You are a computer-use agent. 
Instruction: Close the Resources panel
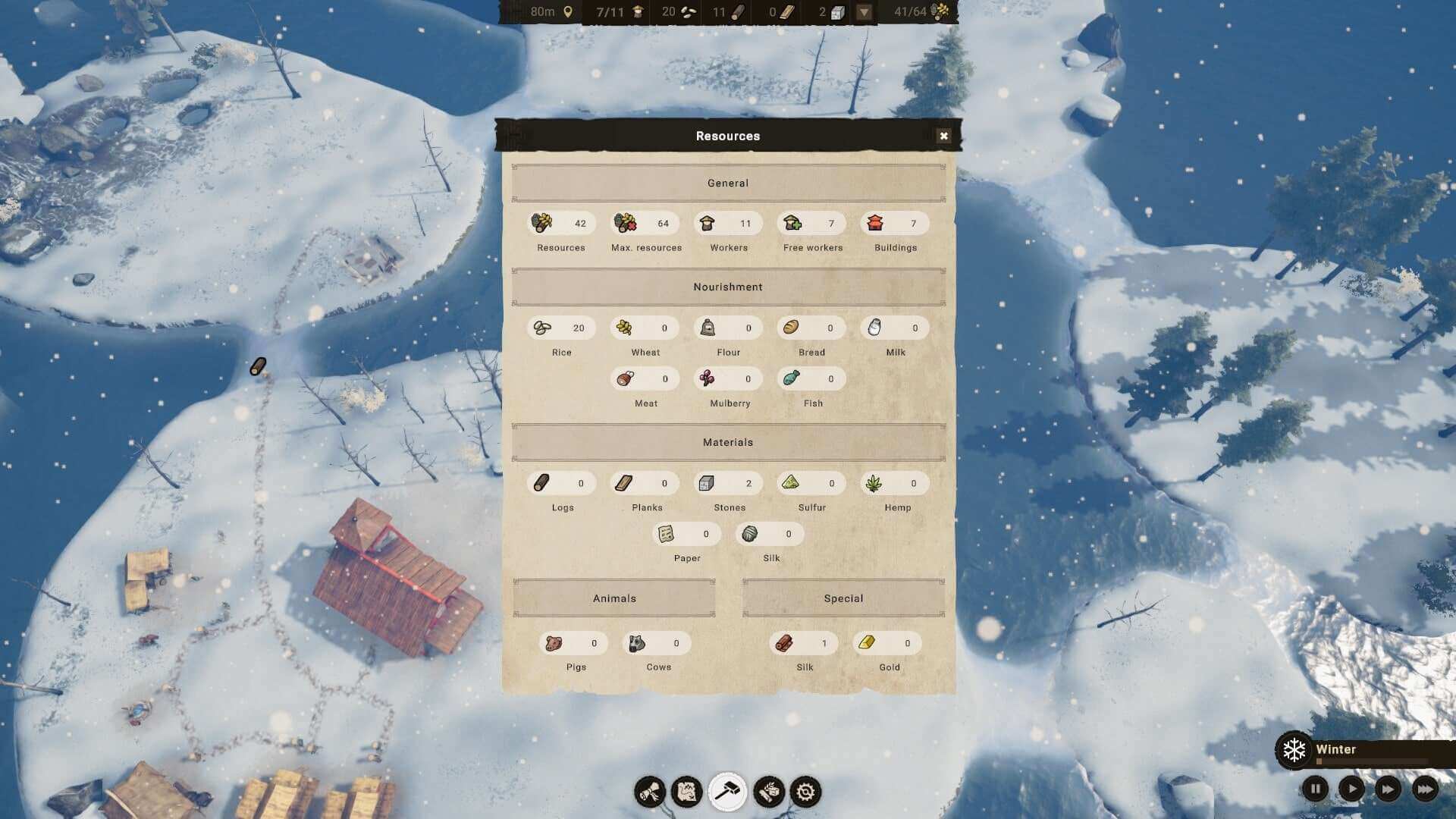pyautogui.click(x=943, y=136)
